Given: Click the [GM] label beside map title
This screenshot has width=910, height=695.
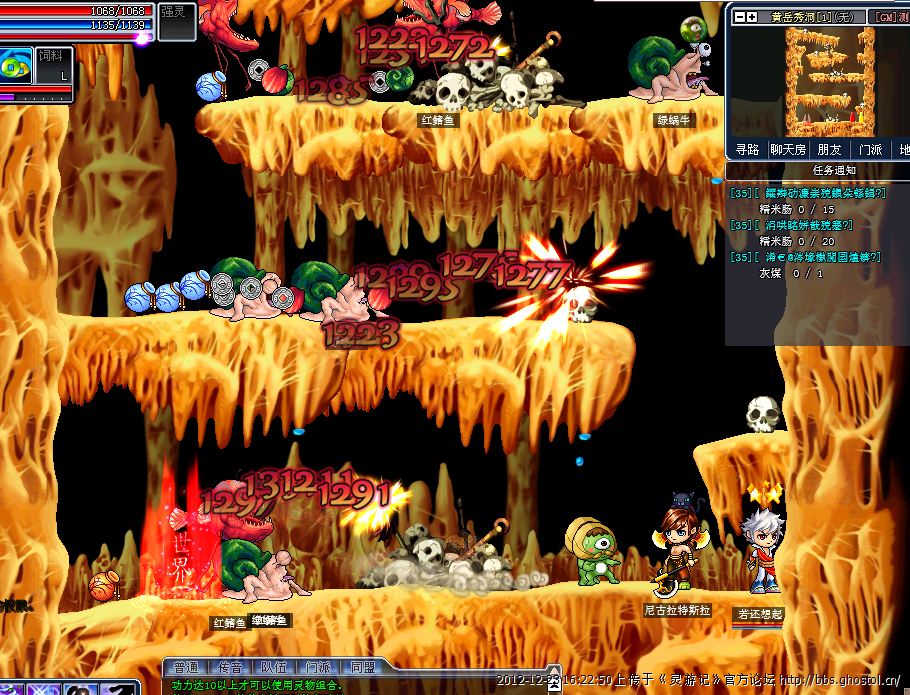Looking at the screenshot, I should (x=884, y=17).
